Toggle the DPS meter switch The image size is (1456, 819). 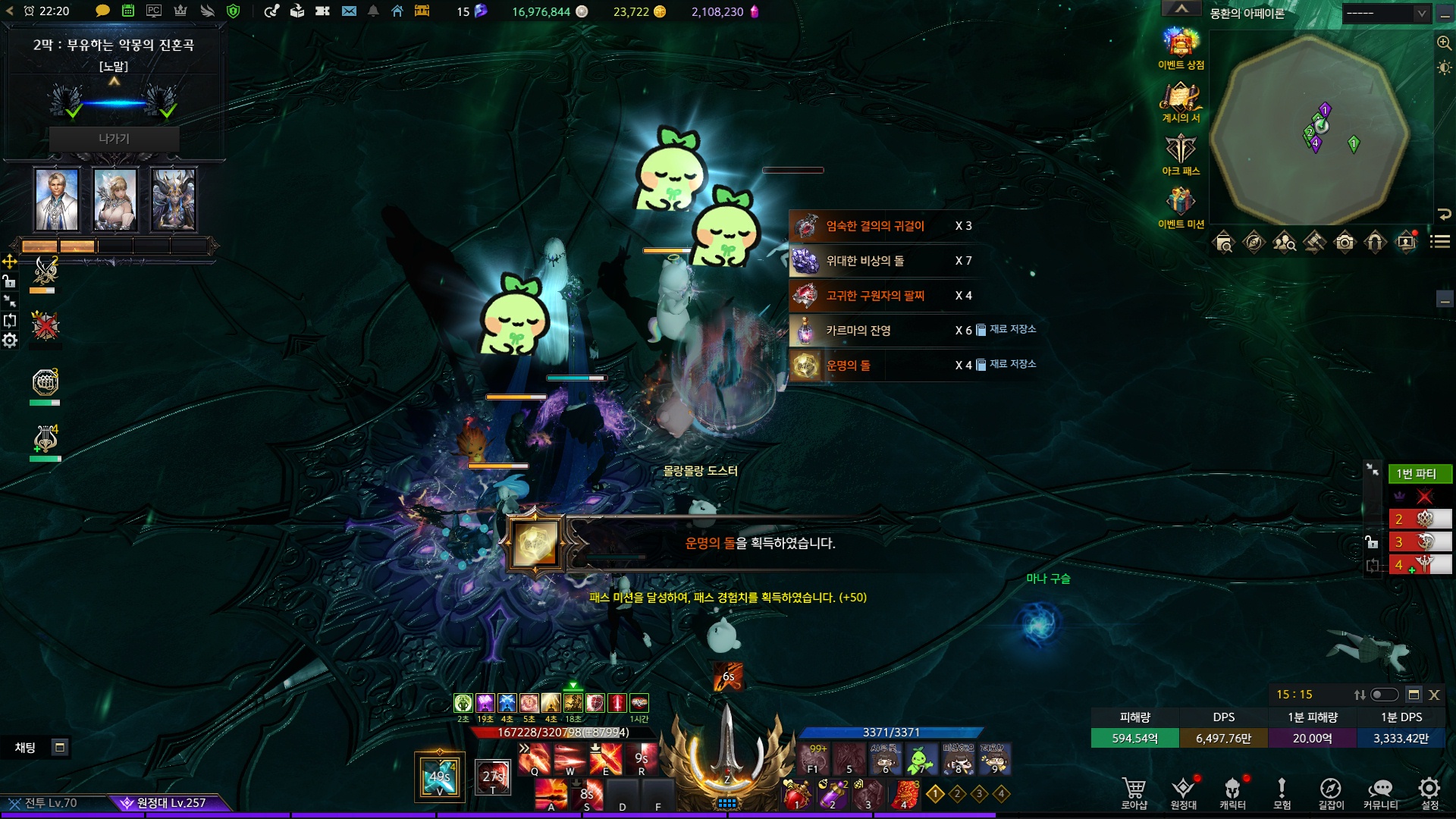tap(1384, 695)
